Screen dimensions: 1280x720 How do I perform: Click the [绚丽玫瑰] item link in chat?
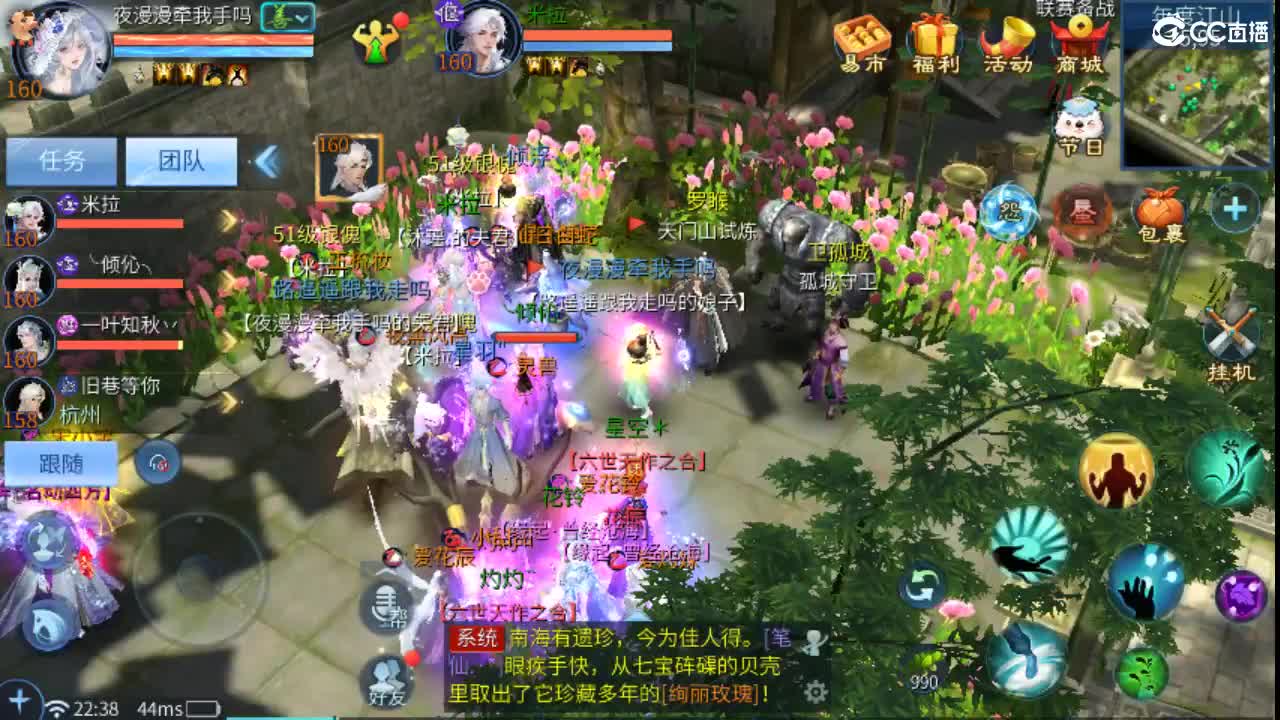pyautogui.click(x=710, y=690)
